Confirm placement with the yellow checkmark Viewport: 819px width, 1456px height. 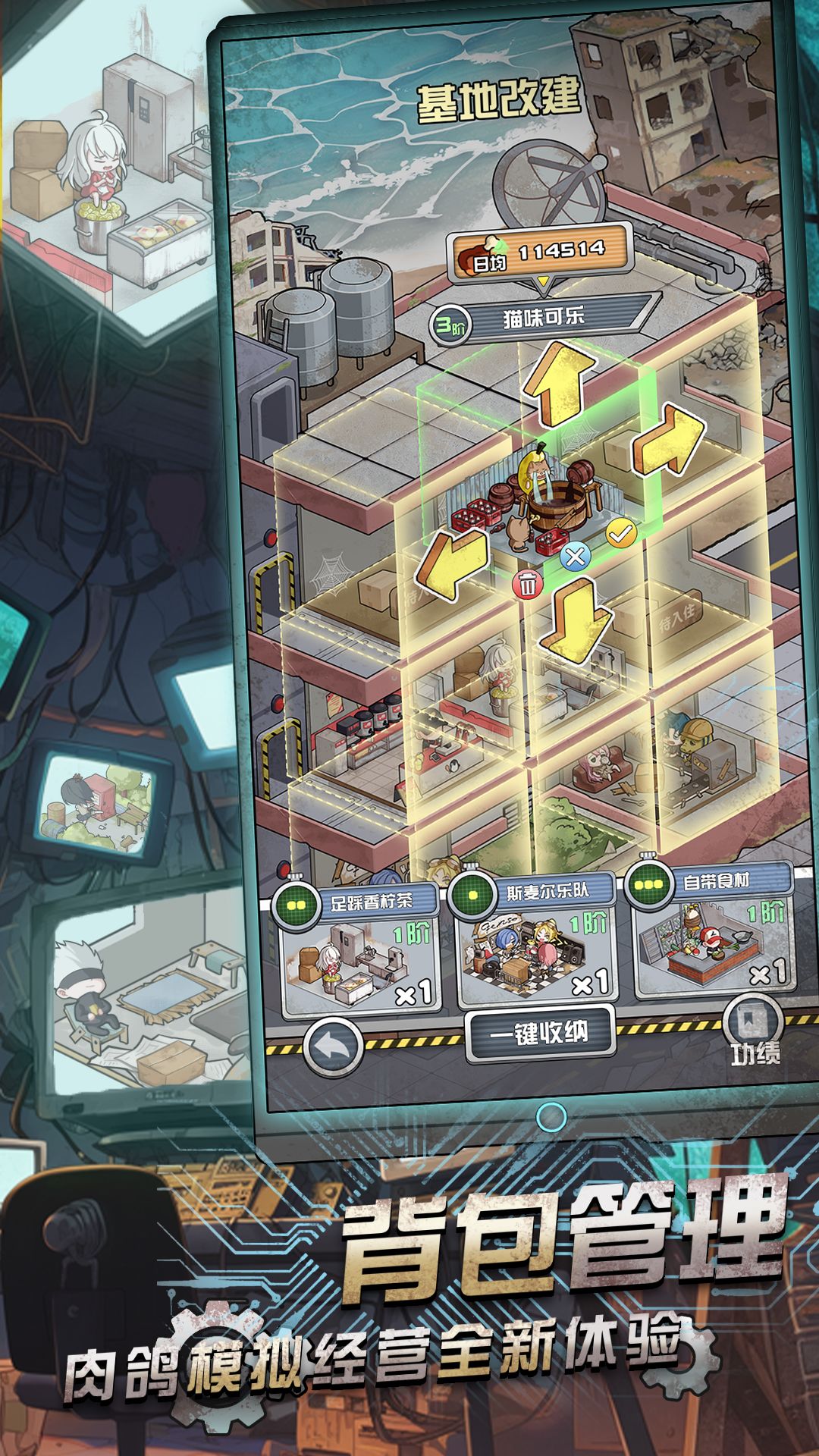click(x=621, y=534)
